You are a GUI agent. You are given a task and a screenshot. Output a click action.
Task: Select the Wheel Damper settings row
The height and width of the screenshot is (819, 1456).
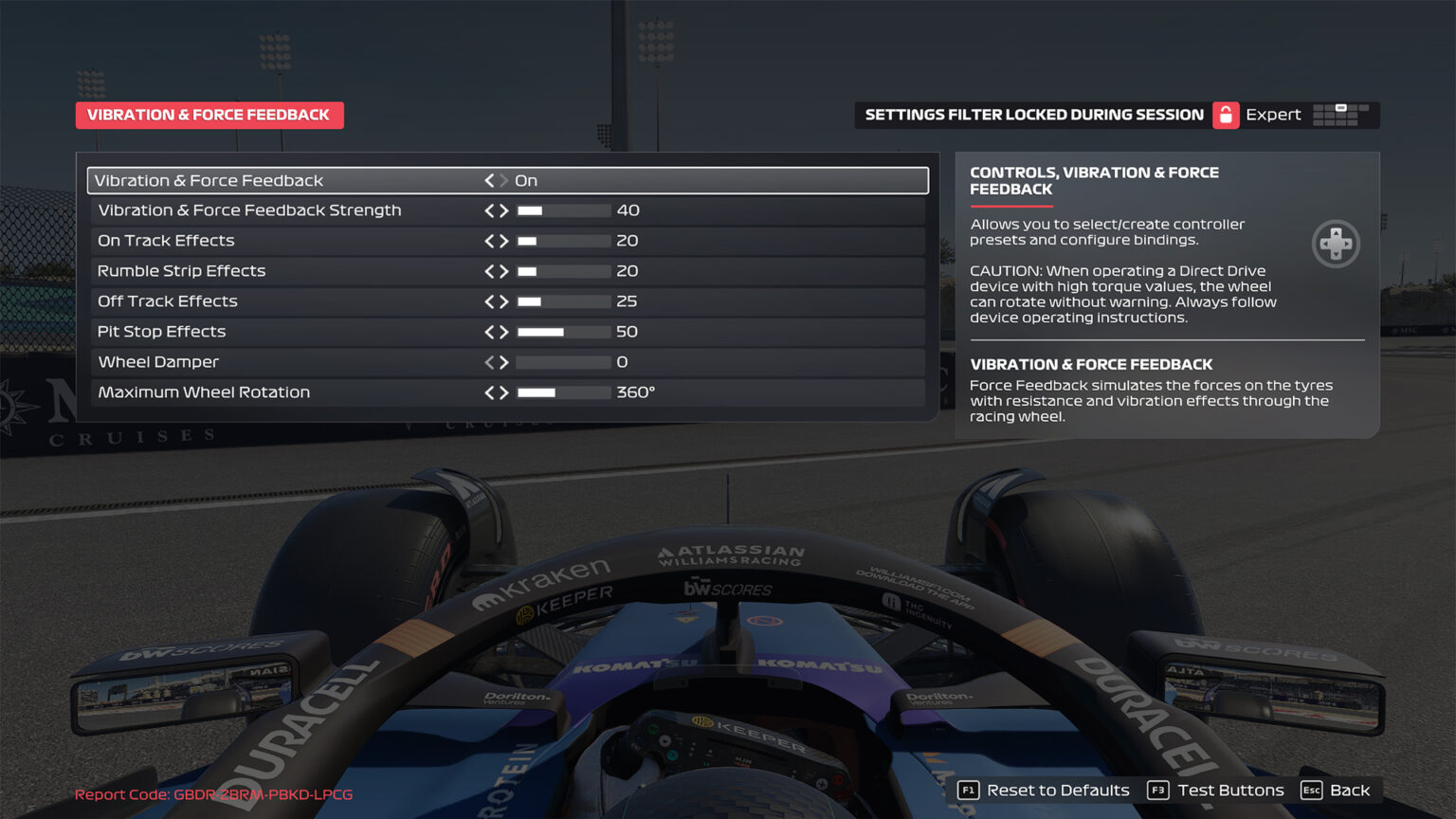point(284,362)
